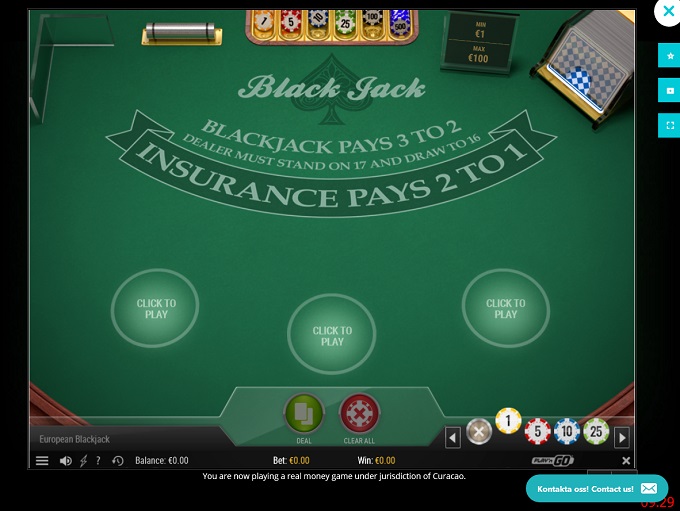Close the game overlay with the round X button
The width and height of the screenshot is (680, 511).
(x=667, y=13)
